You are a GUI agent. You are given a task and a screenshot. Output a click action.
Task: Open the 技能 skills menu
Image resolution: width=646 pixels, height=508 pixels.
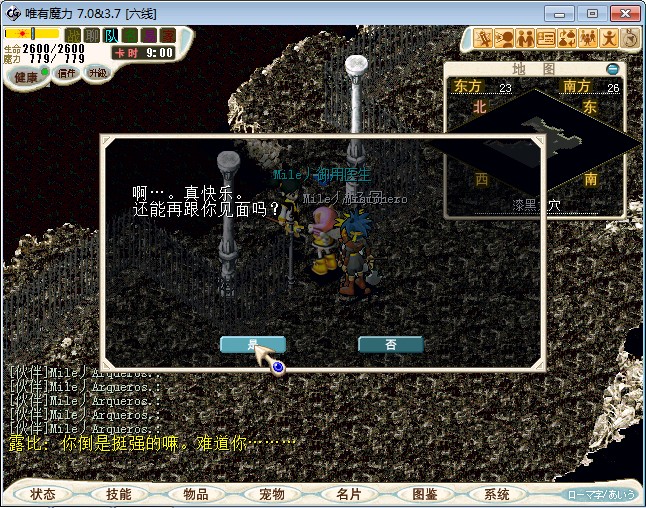pyautogui.click(x=119, y=494)
